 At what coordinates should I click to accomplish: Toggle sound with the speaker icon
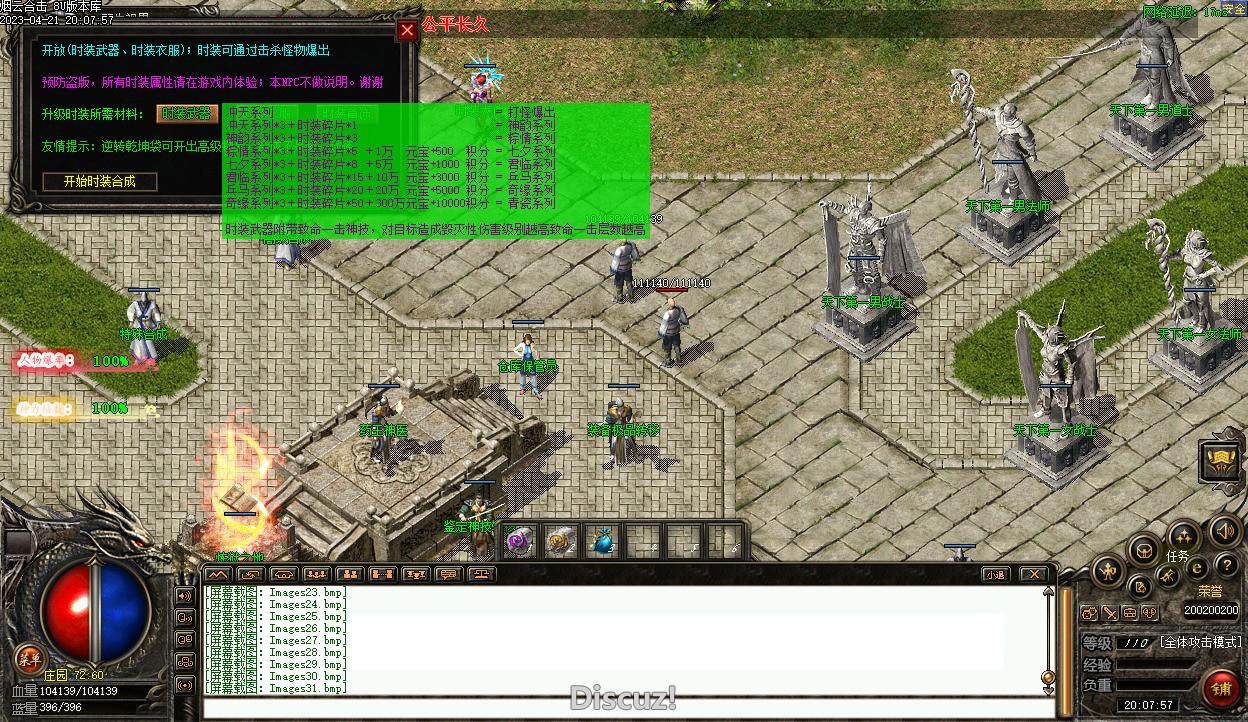1223,530
